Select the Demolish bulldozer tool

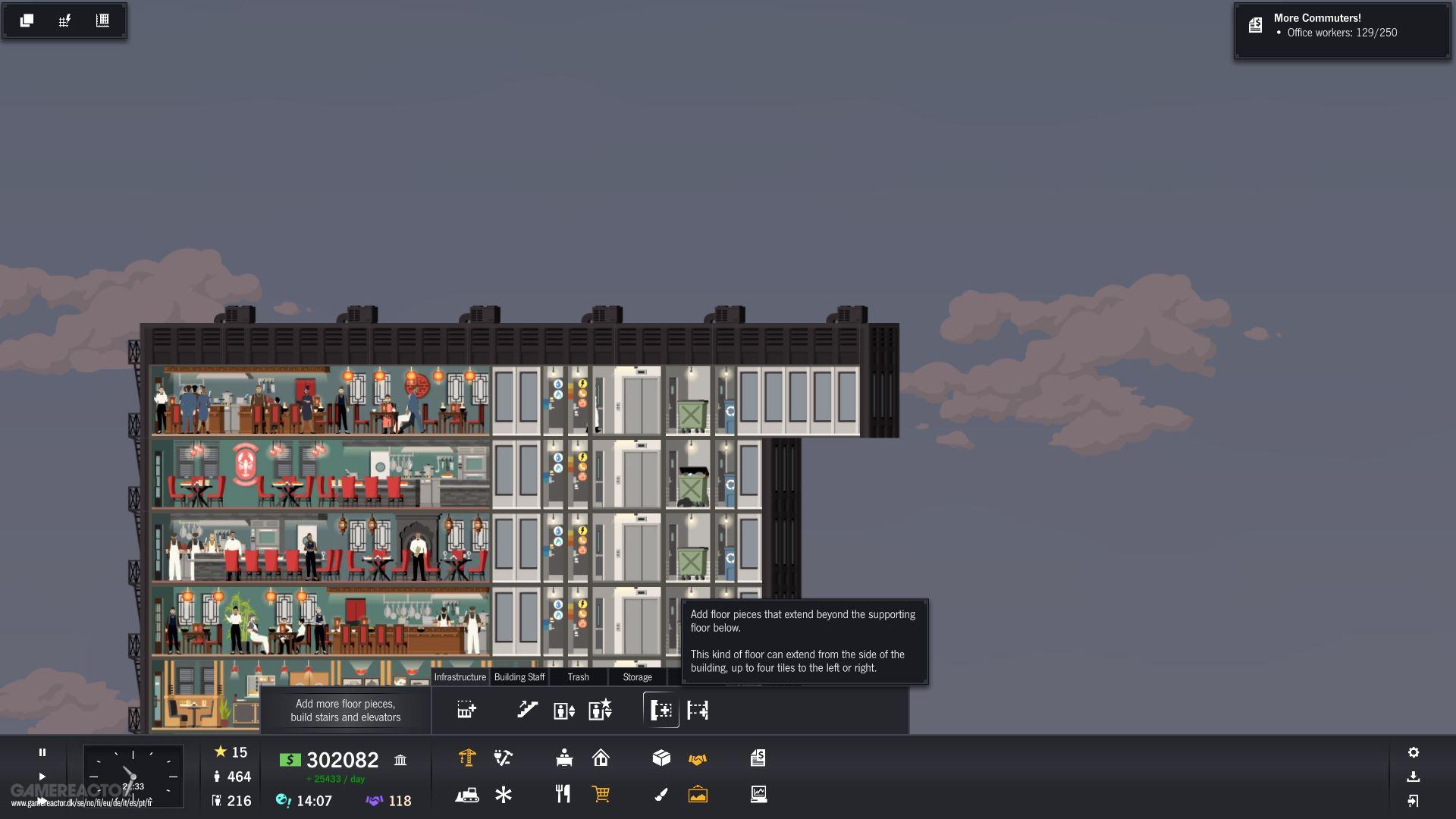467,794
